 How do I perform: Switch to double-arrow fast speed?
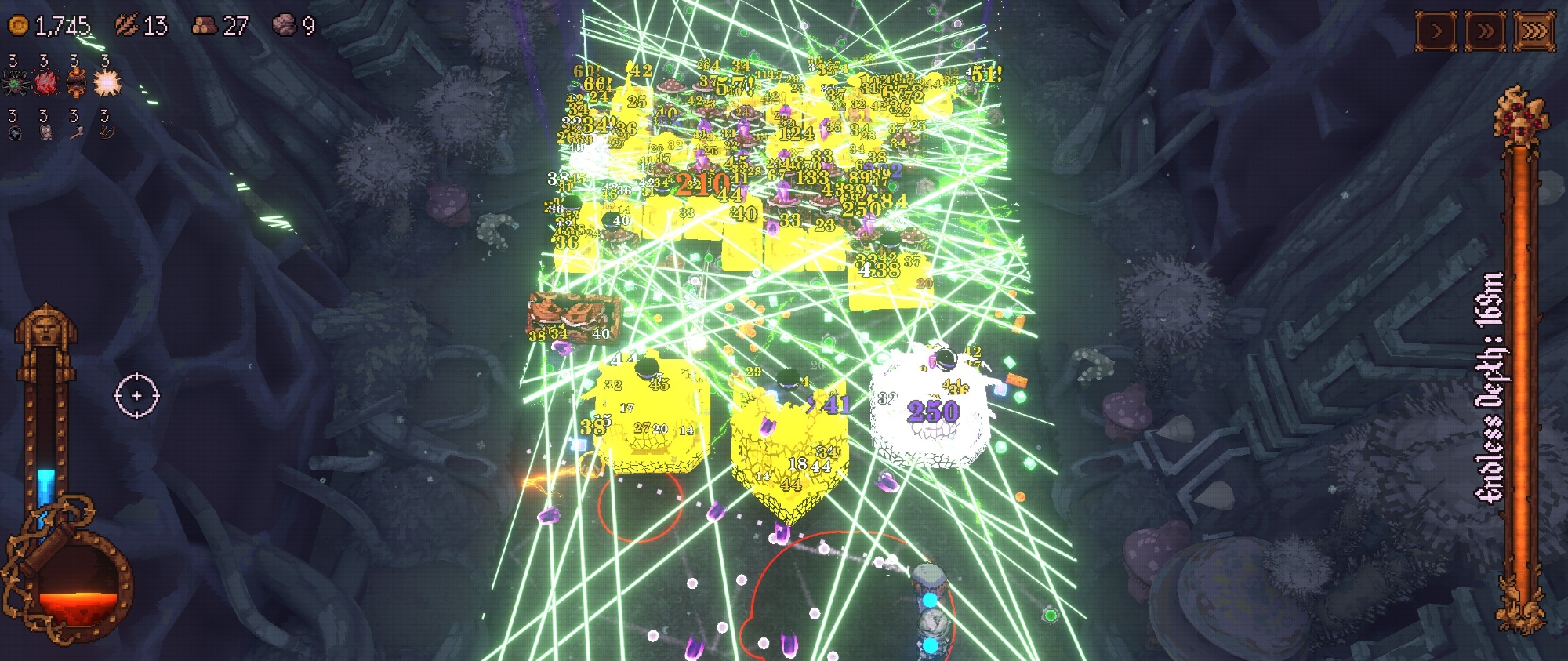pyautogui.click(x=1485, y=31)
